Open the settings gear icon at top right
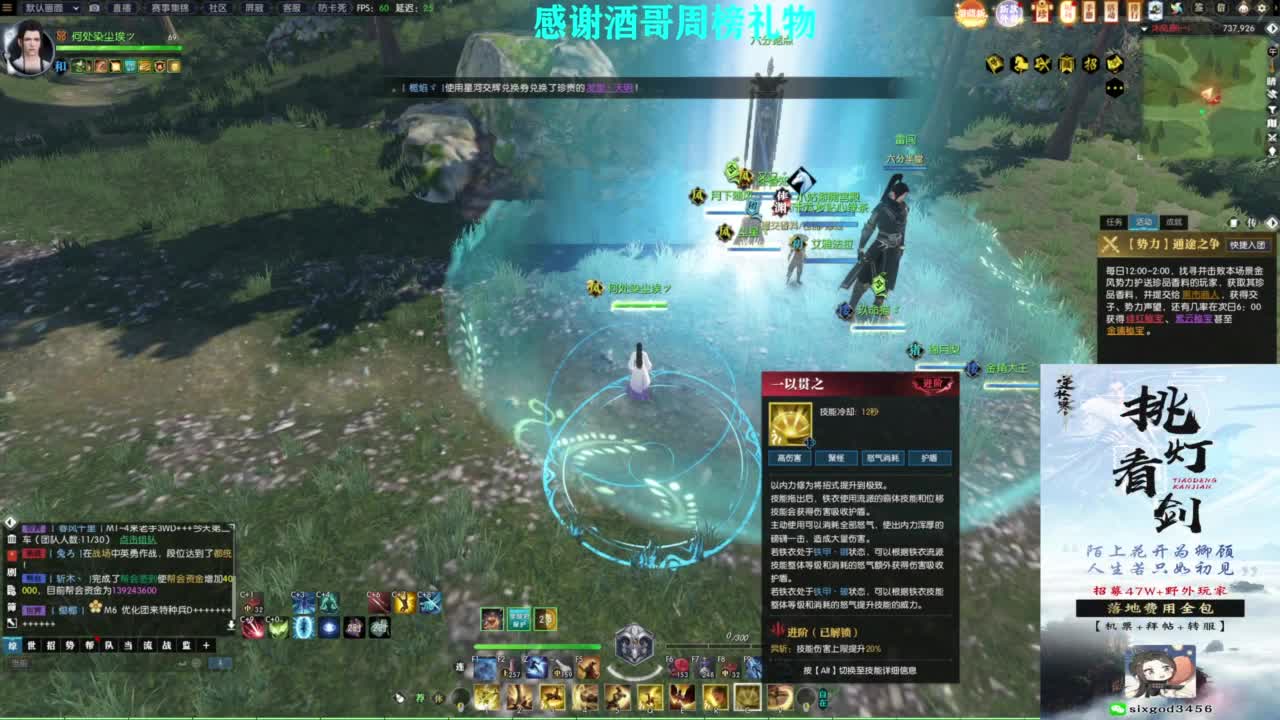 [x=1262, y=8]
